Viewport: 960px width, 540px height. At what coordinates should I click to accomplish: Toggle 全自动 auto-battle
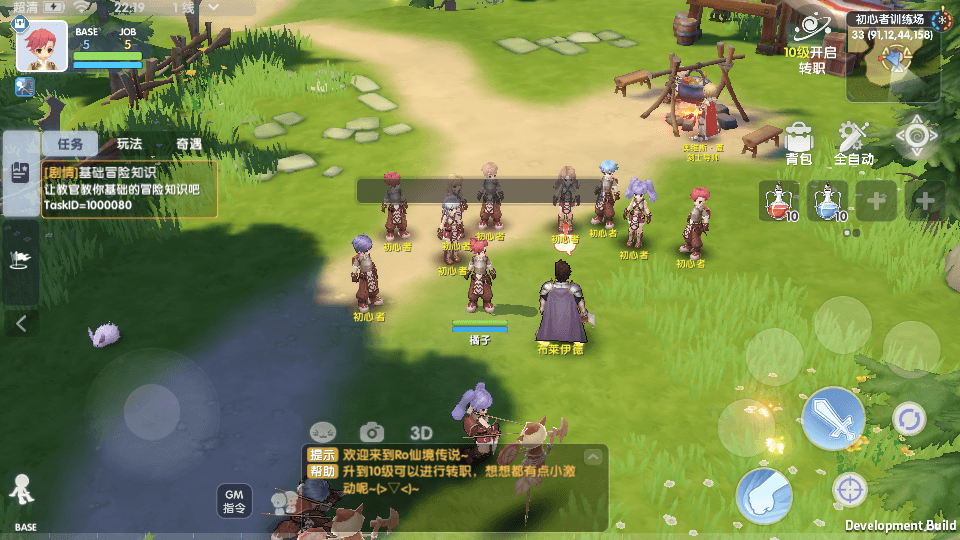pos(853,143)
